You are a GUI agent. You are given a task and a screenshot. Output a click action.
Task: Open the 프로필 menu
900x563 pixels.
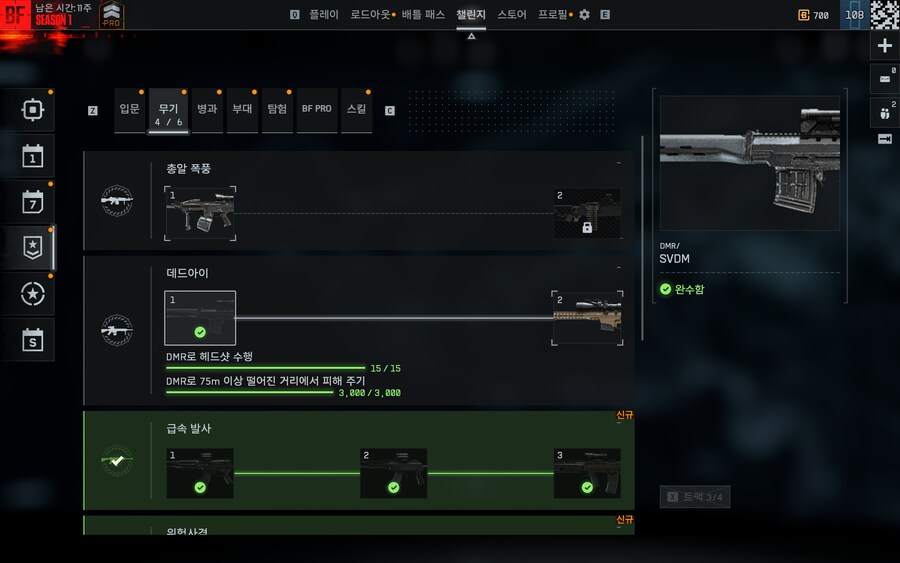[x=553, y=15]
